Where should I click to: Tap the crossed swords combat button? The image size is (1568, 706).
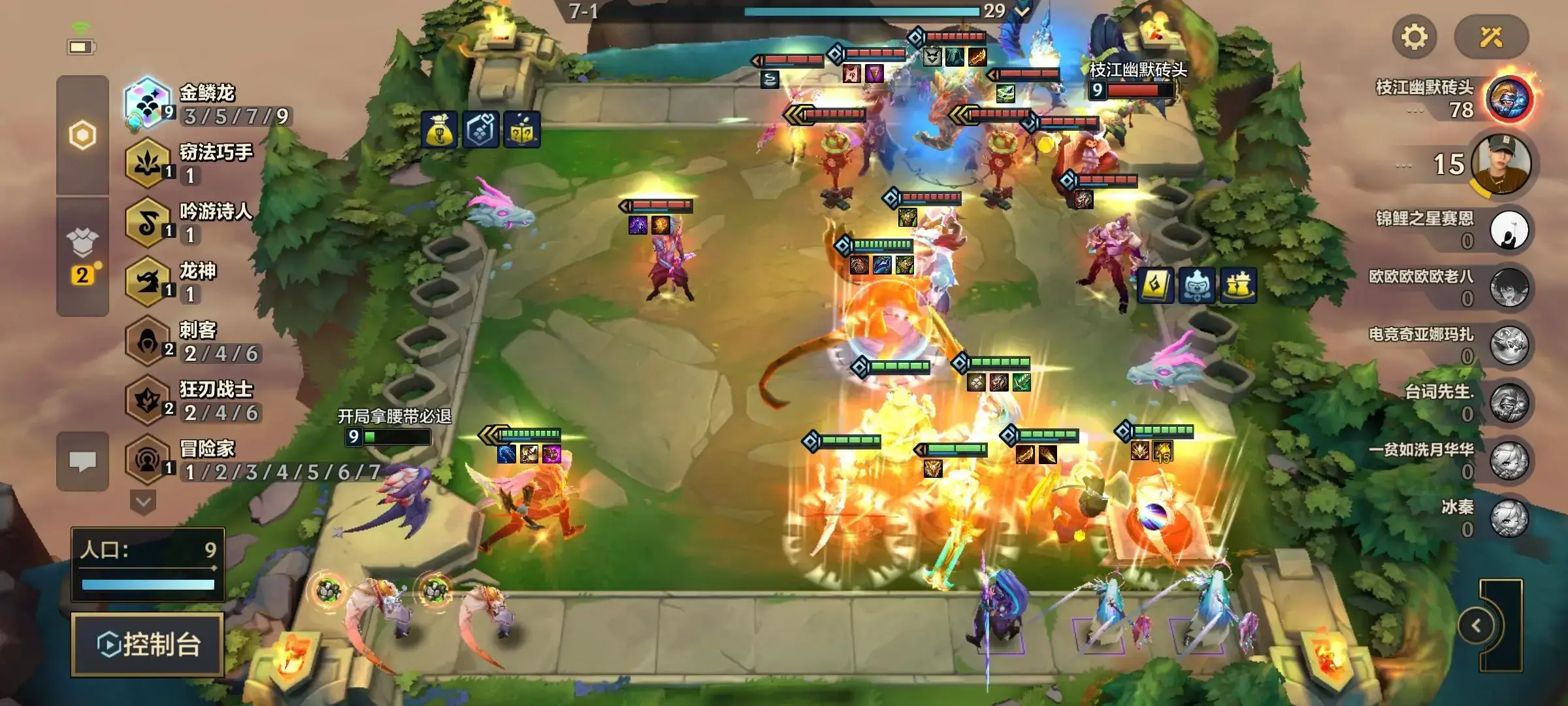(x=1491, y=37)
